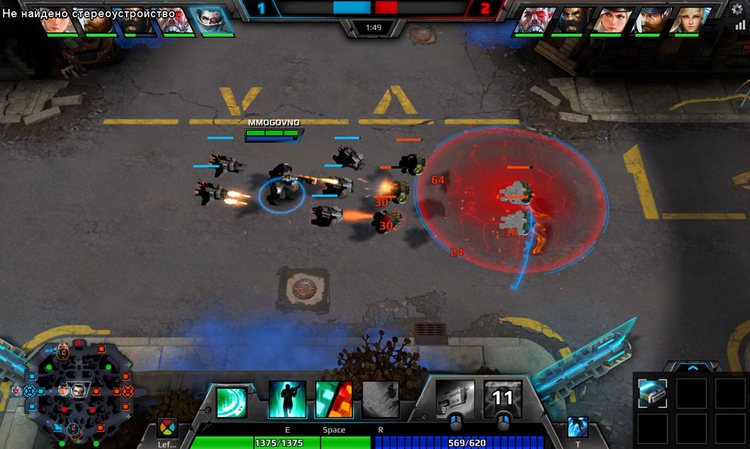Select the masked white-haired teammate portrait
The width and height of the screenshot is (750, 449).
[212, 21]
